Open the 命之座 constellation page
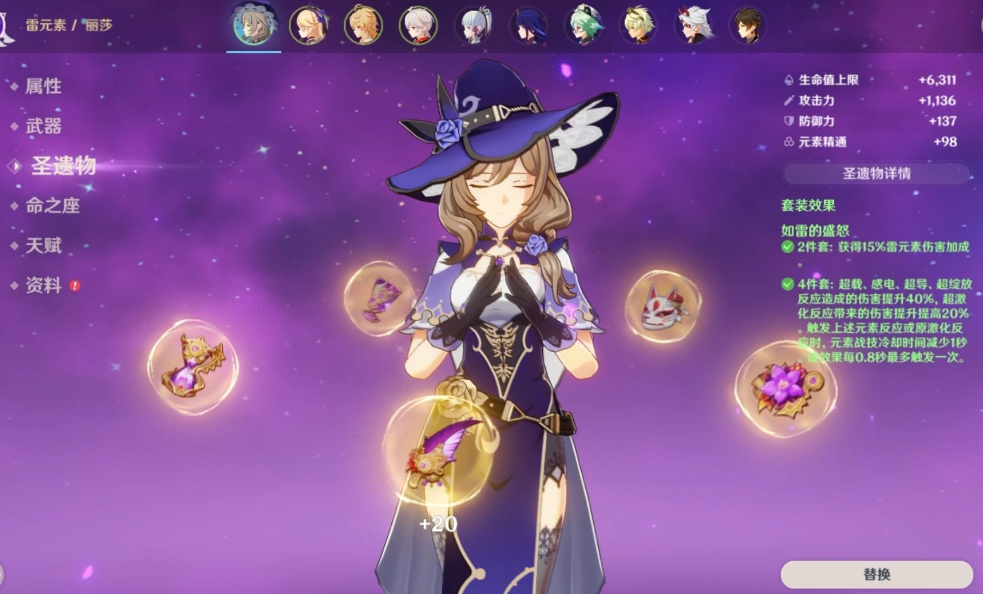 [x=52, y=206]
